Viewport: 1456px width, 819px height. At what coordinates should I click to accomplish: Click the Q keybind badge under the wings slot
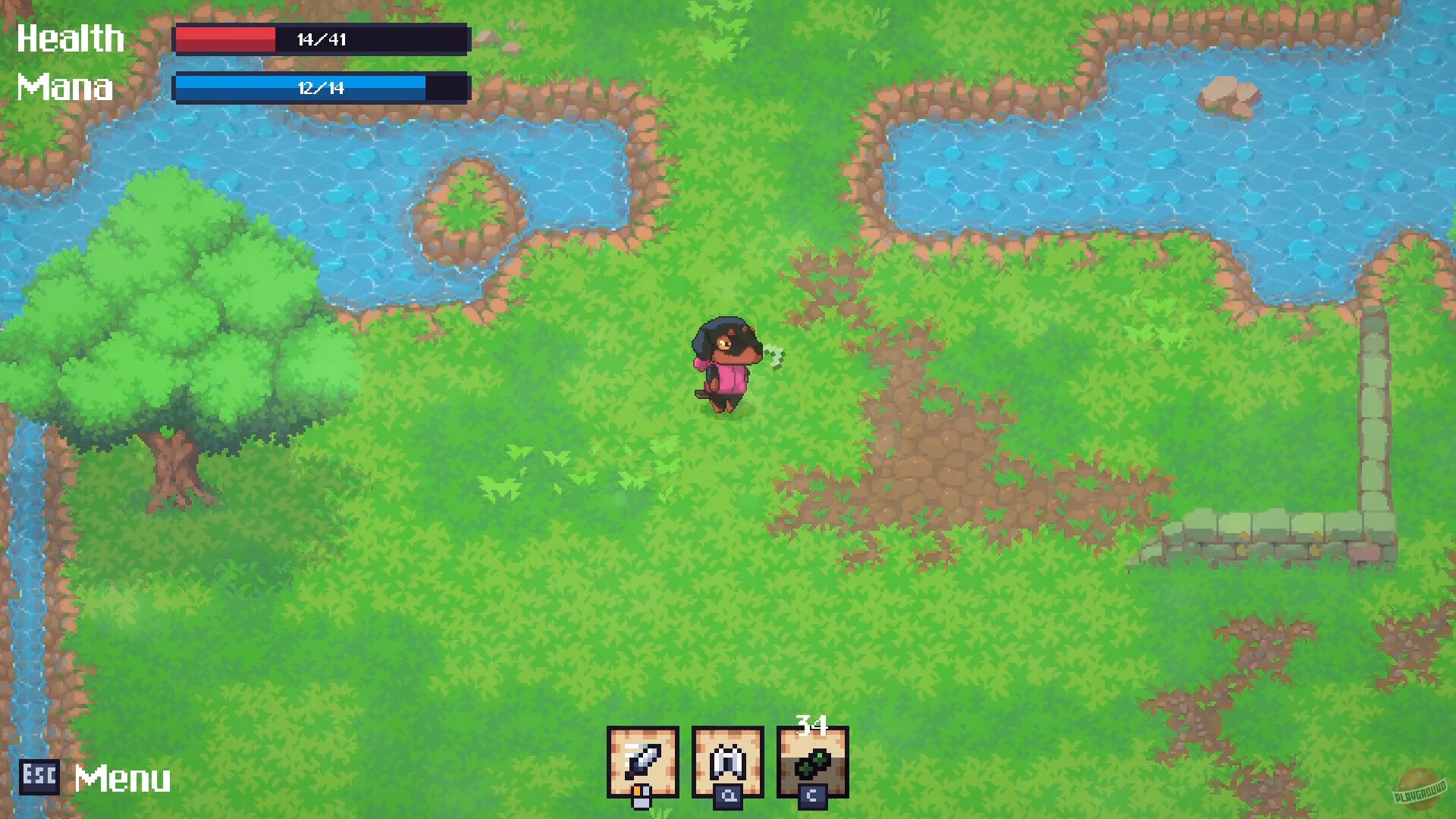(728, 796)
